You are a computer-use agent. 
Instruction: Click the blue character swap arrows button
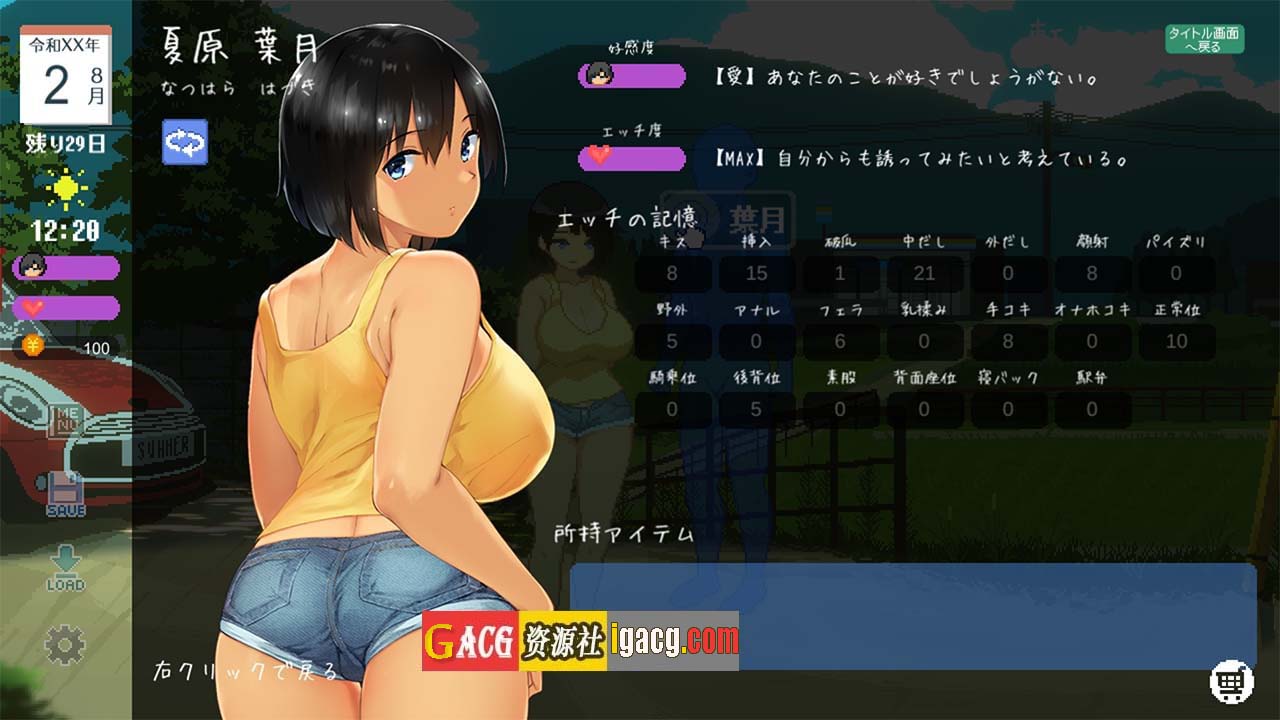[185, 142]
